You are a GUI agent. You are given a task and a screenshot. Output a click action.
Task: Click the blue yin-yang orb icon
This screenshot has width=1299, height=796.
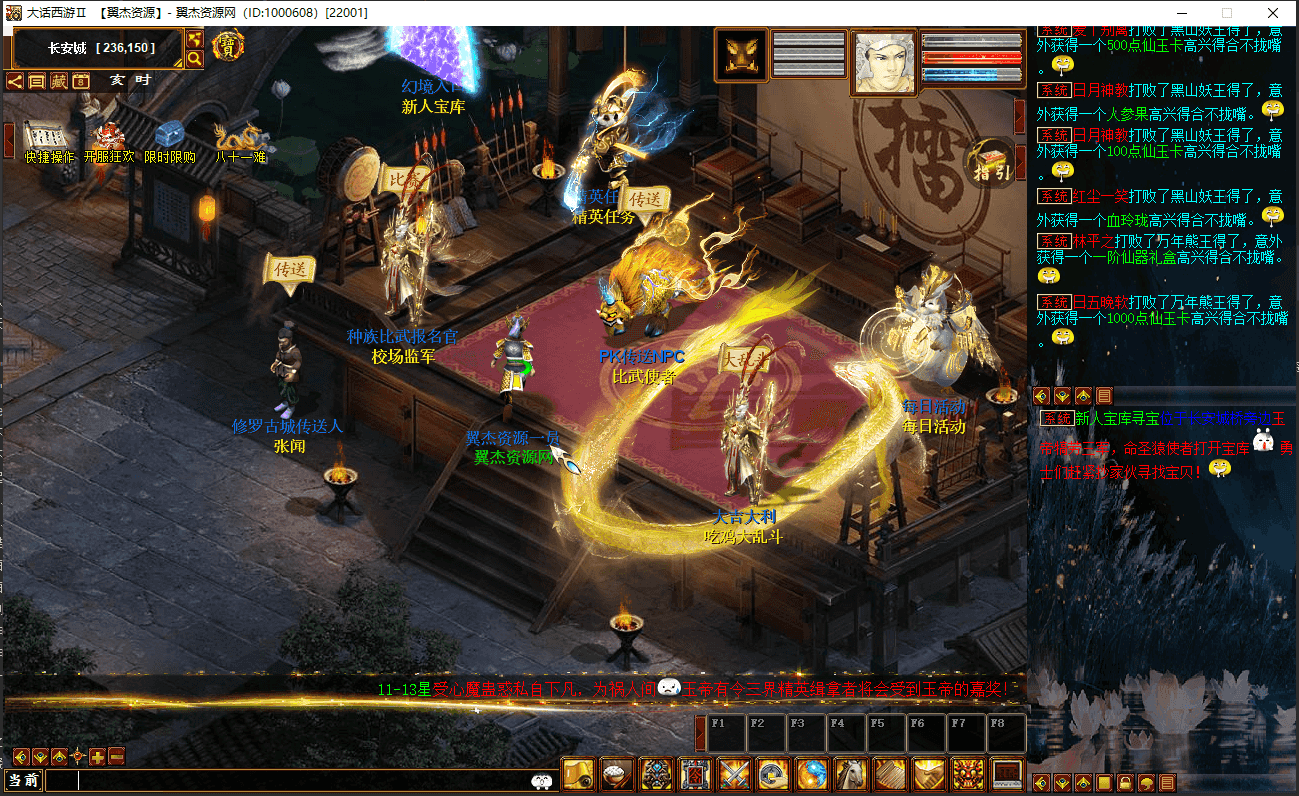click(811, 774)
